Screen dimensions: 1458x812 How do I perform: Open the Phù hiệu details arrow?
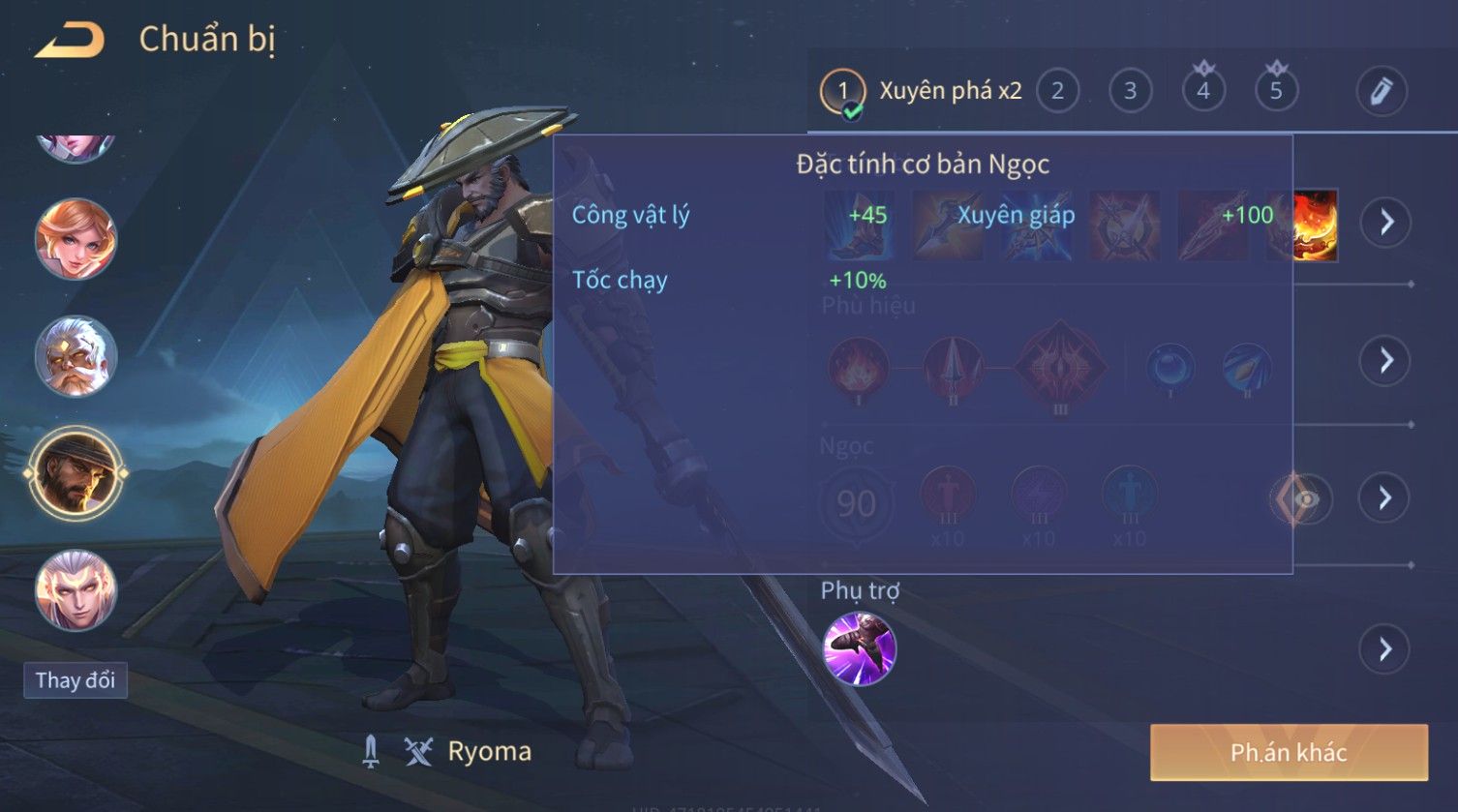point(1385,360)
